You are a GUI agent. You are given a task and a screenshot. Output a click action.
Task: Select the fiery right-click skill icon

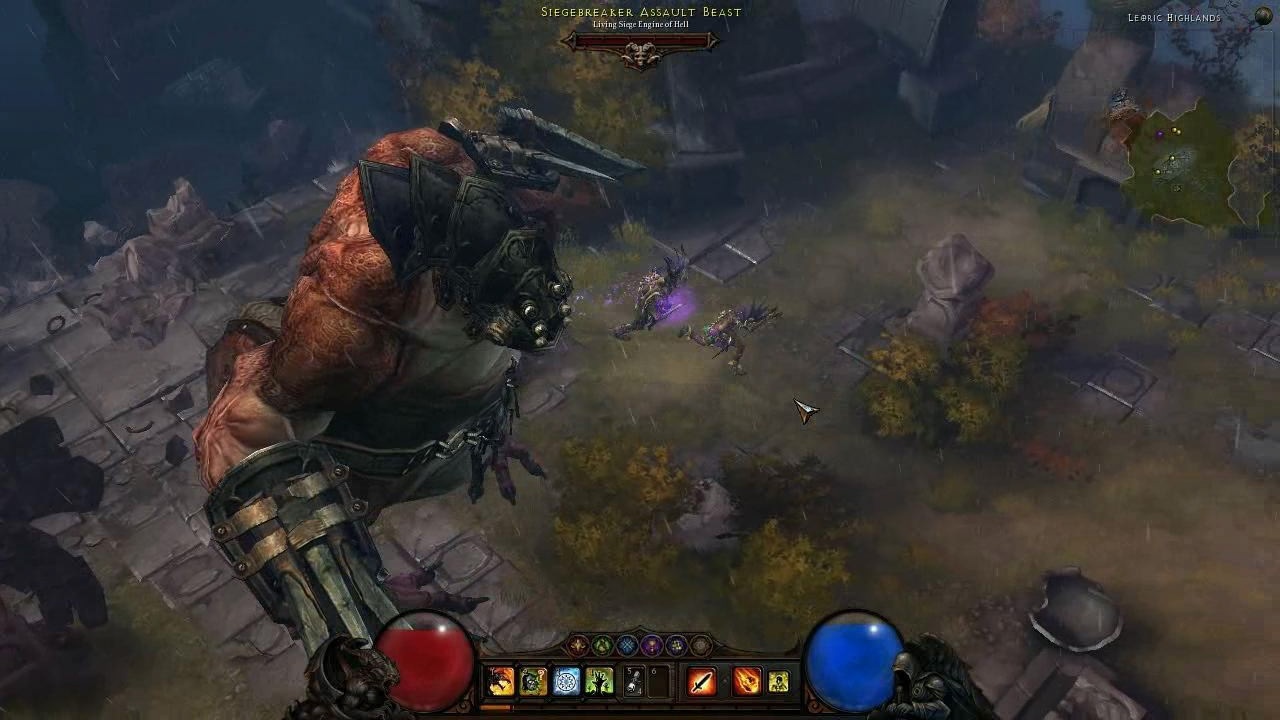[746, 680]
